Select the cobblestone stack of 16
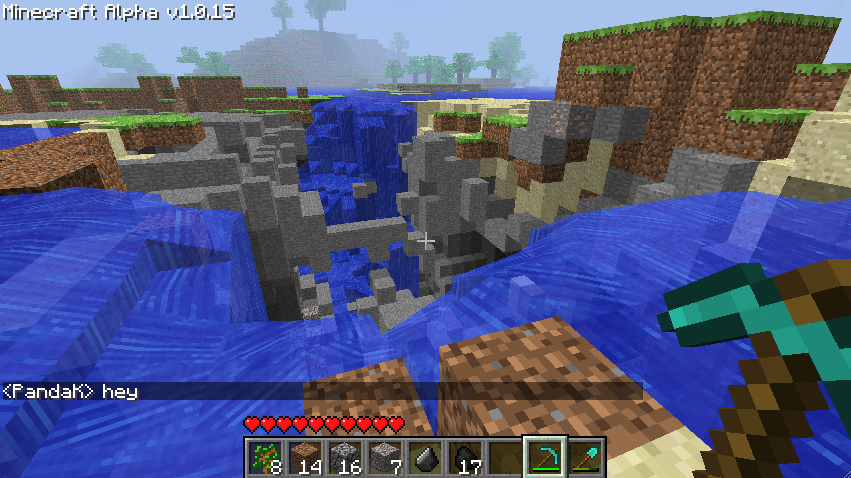 [346, 457]
